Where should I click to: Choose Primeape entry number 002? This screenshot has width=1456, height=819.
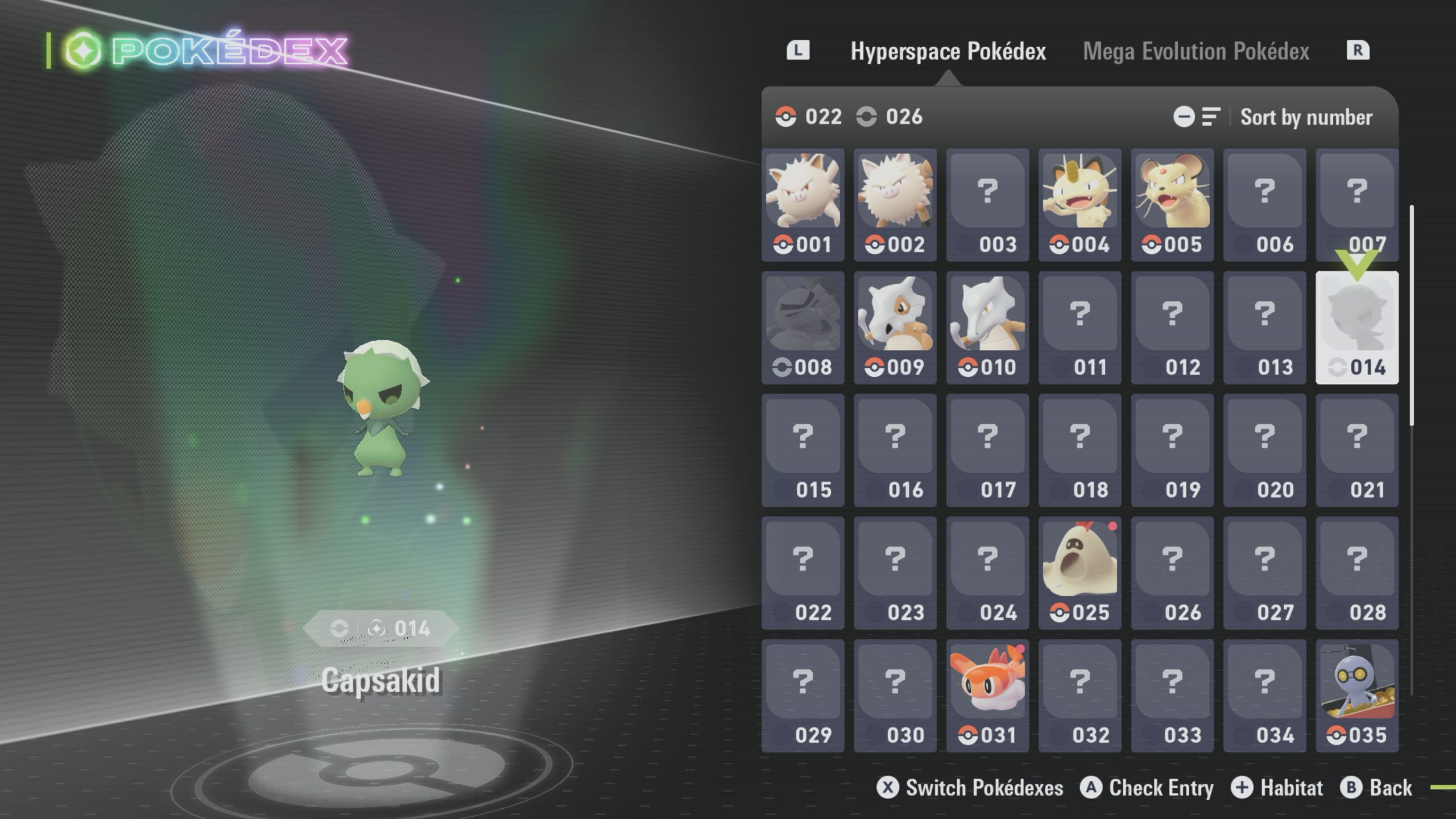[895, 205]
